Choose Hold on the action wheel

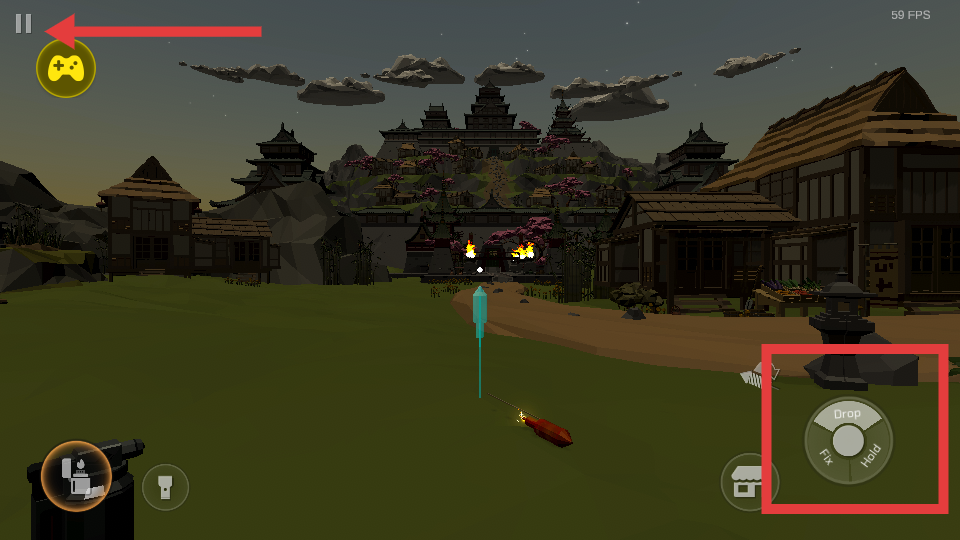(x=871, y=457)
